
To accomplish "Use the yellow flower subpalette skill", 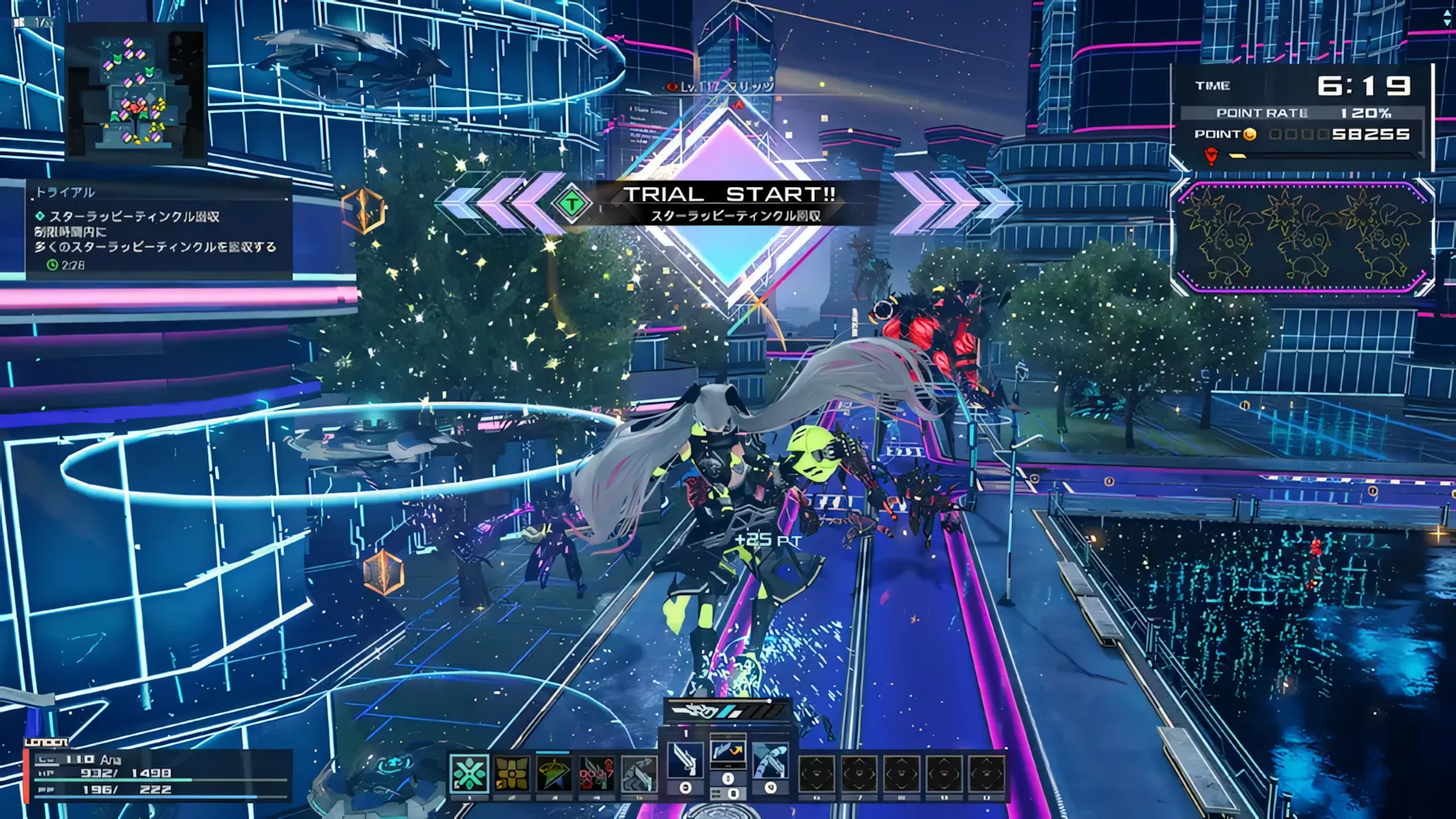I will click(511, 773).
